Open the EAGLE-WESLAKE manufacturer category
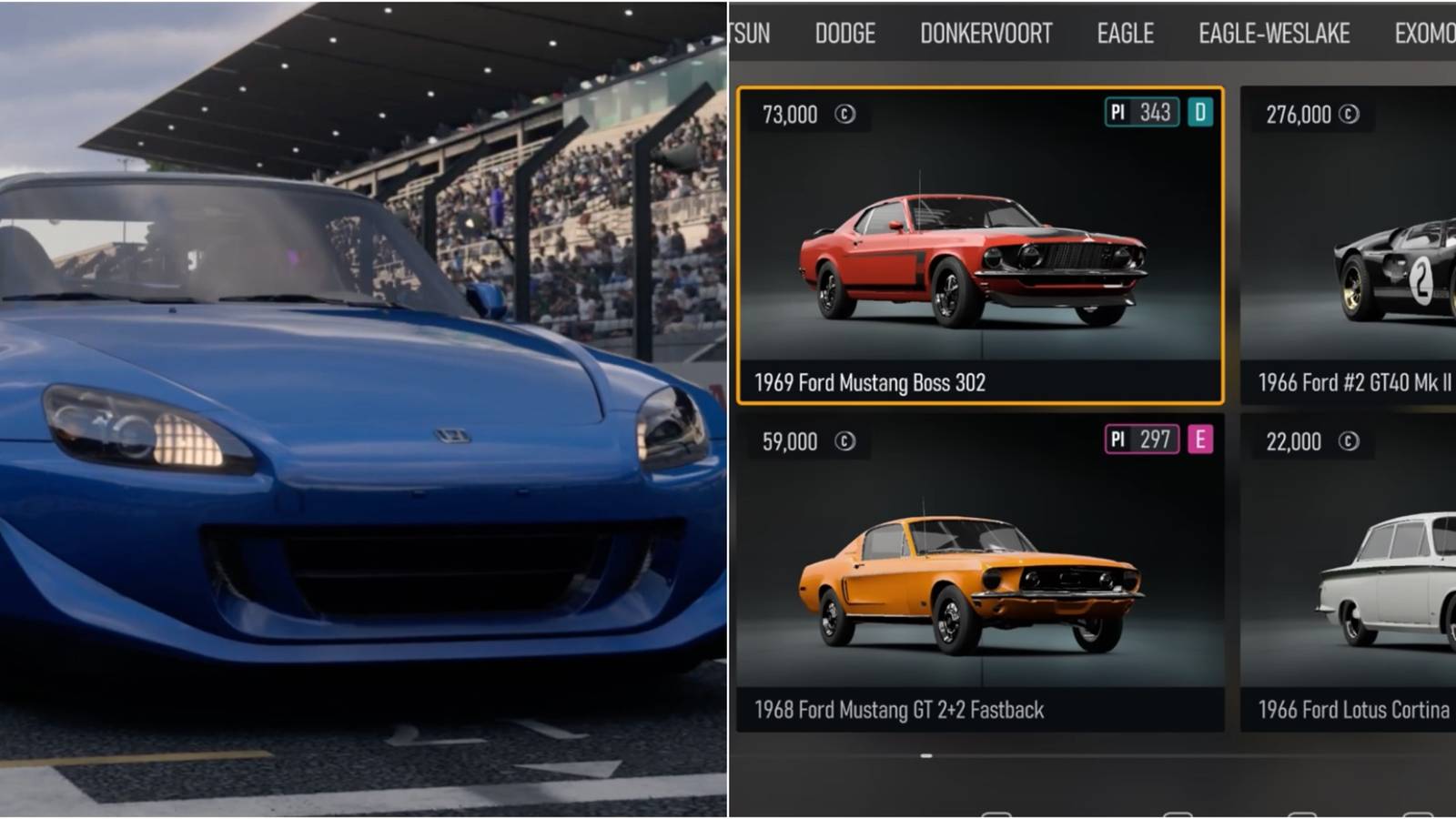Viewport: 1456px width, 819px height. pyautogui.click(x=1273, y=33)
